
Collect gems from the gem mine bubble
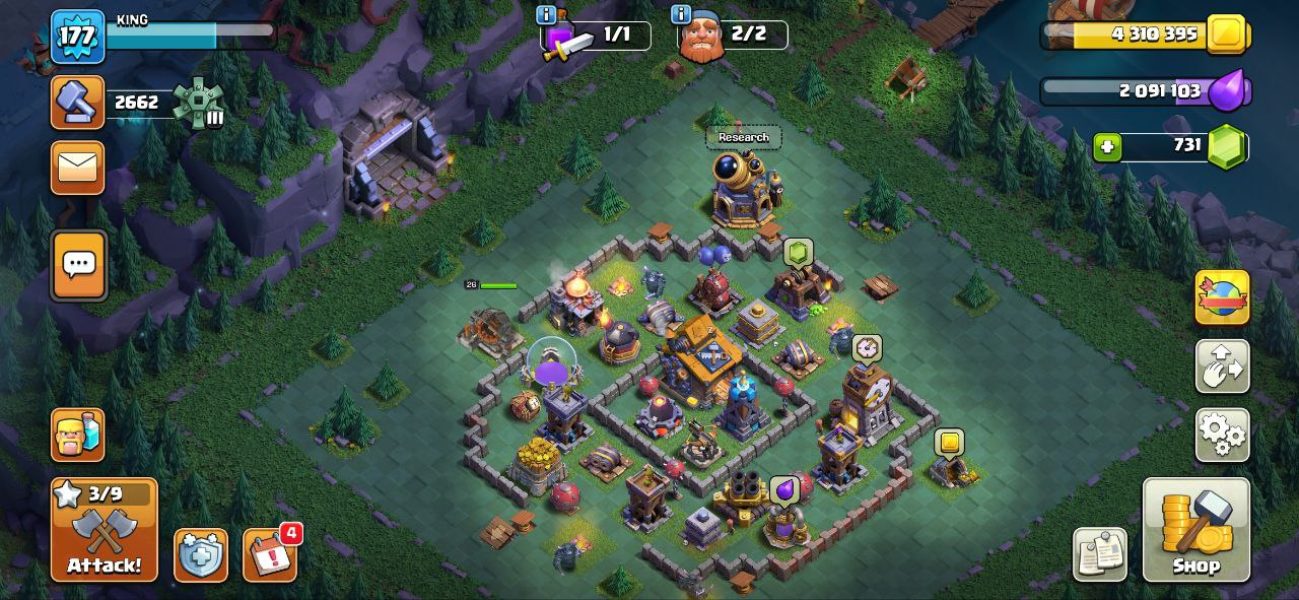point(798,252)
